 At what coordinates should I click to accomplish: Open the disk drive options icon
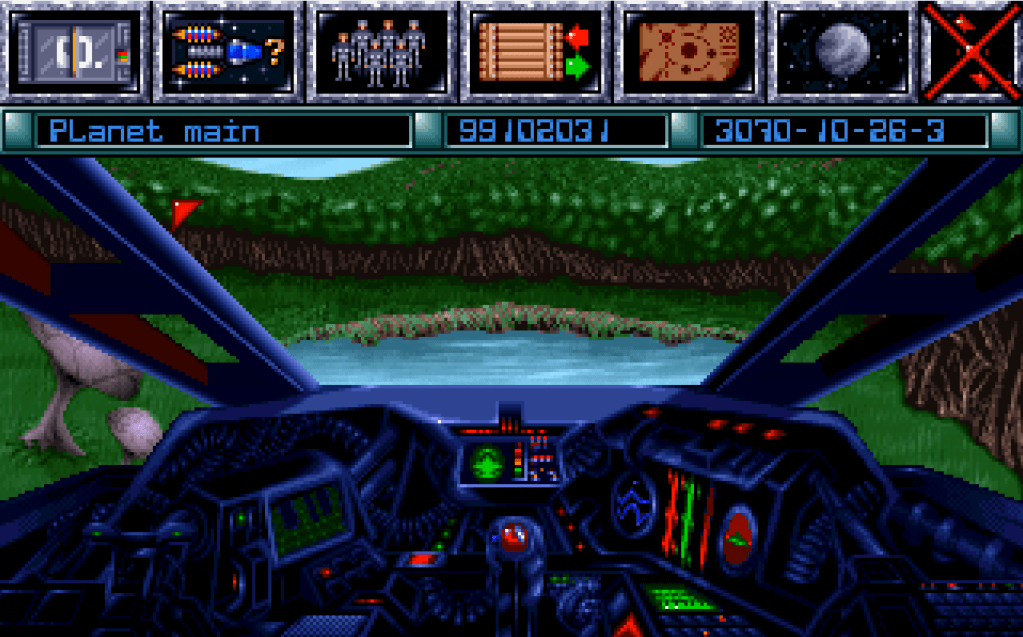[75, 51]
